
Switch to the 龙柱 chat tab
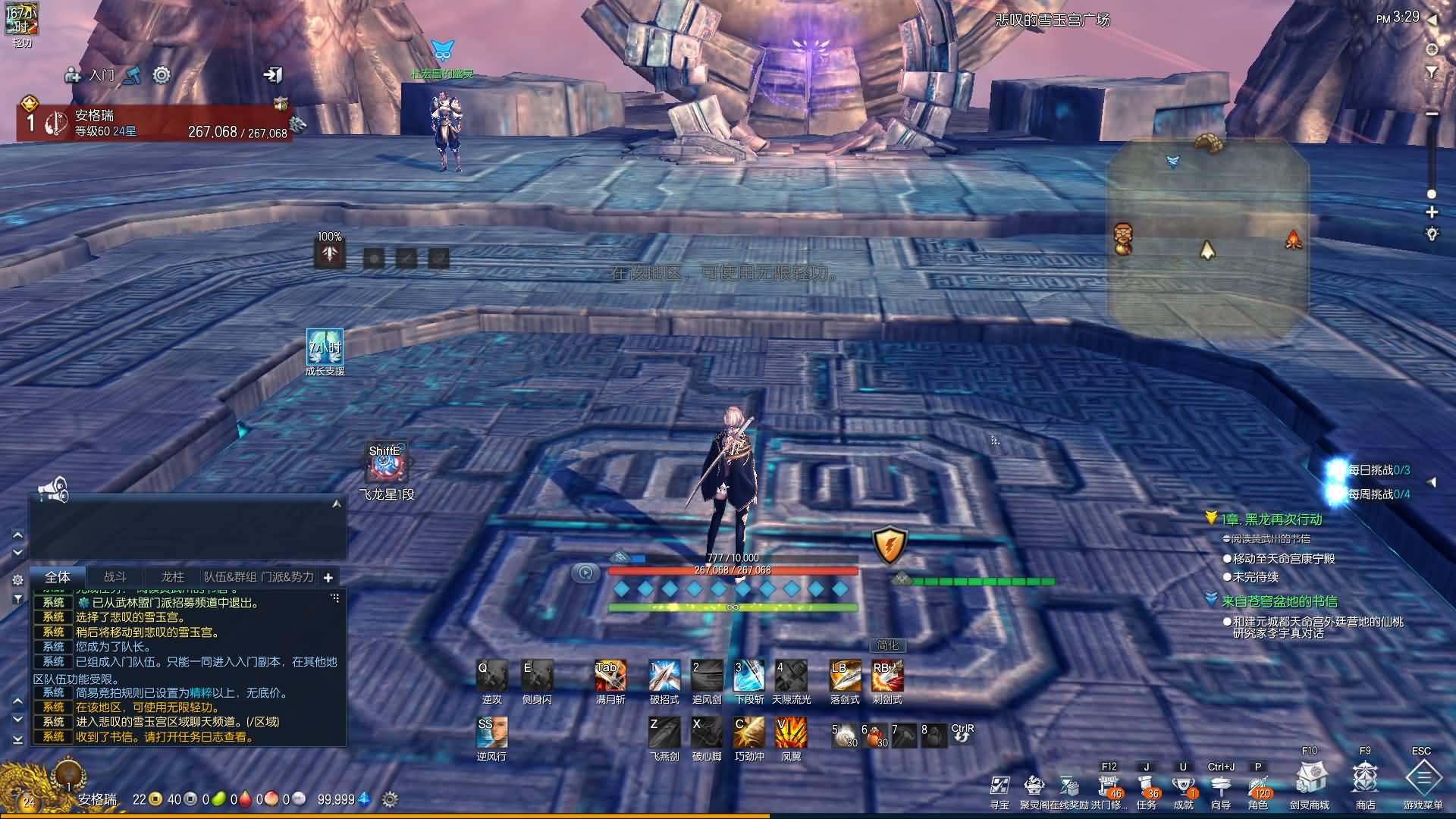coord(172,577)
